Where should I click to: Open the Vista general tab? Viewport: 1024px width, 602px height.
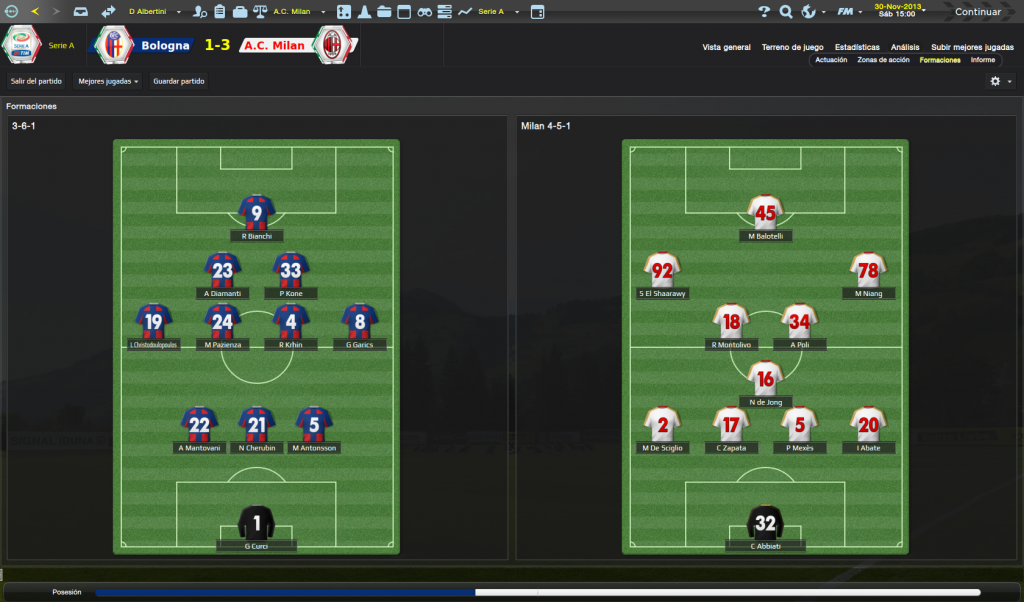pyautogui.click(x=726, y=47)
